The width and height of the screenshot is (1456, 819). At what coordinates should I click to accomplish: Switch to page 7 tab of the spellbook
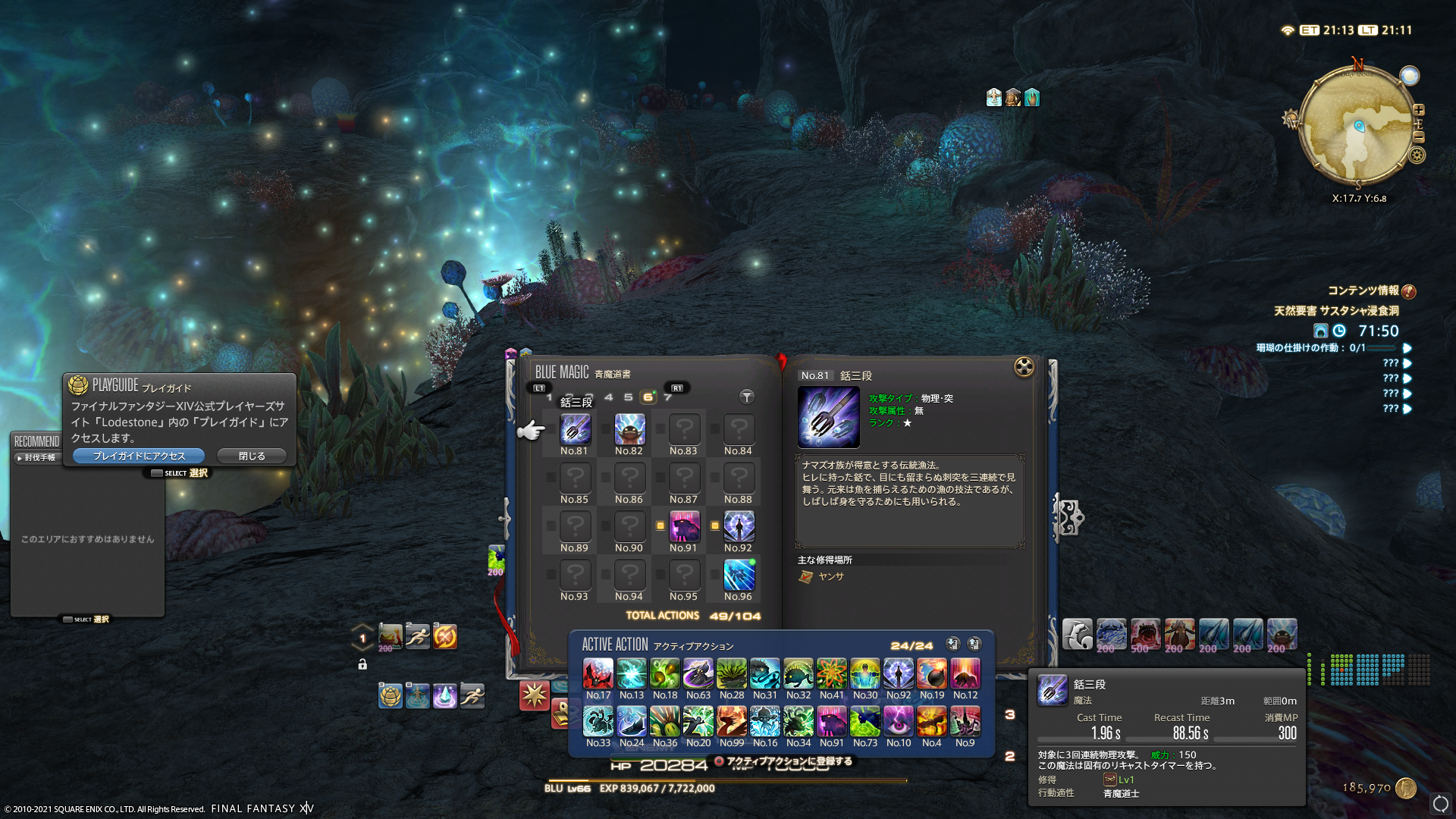(667, 397)
